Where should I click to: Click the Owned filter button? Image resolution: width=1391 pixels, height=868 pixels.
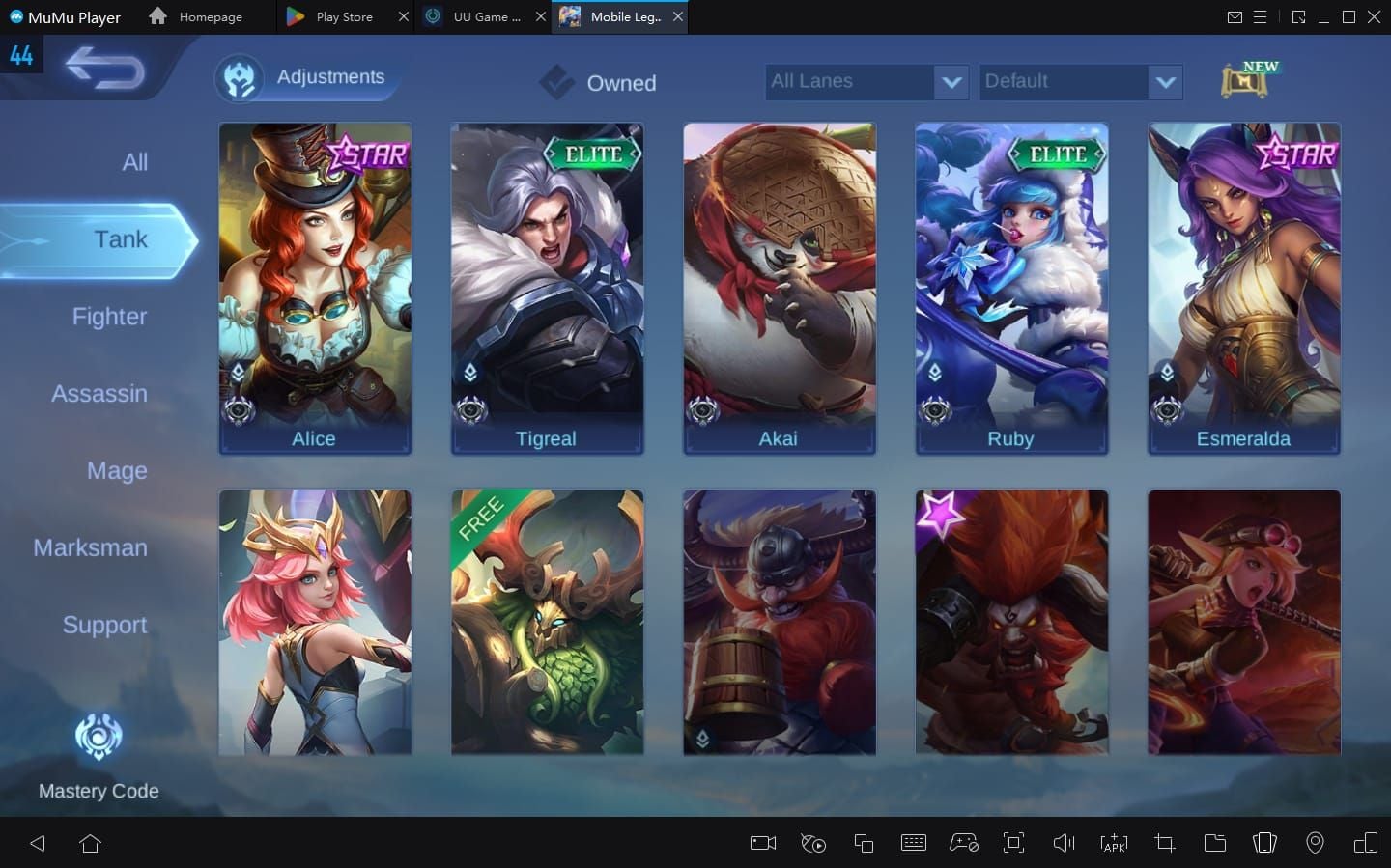pos(596,83)
